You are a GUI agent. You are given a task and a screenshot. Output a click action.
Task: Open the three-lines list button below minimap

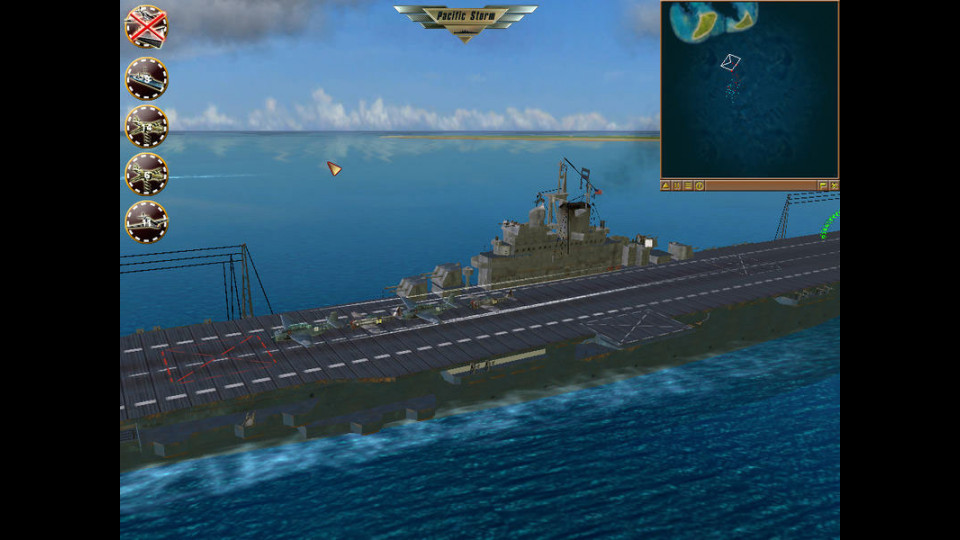pos(689,186)
